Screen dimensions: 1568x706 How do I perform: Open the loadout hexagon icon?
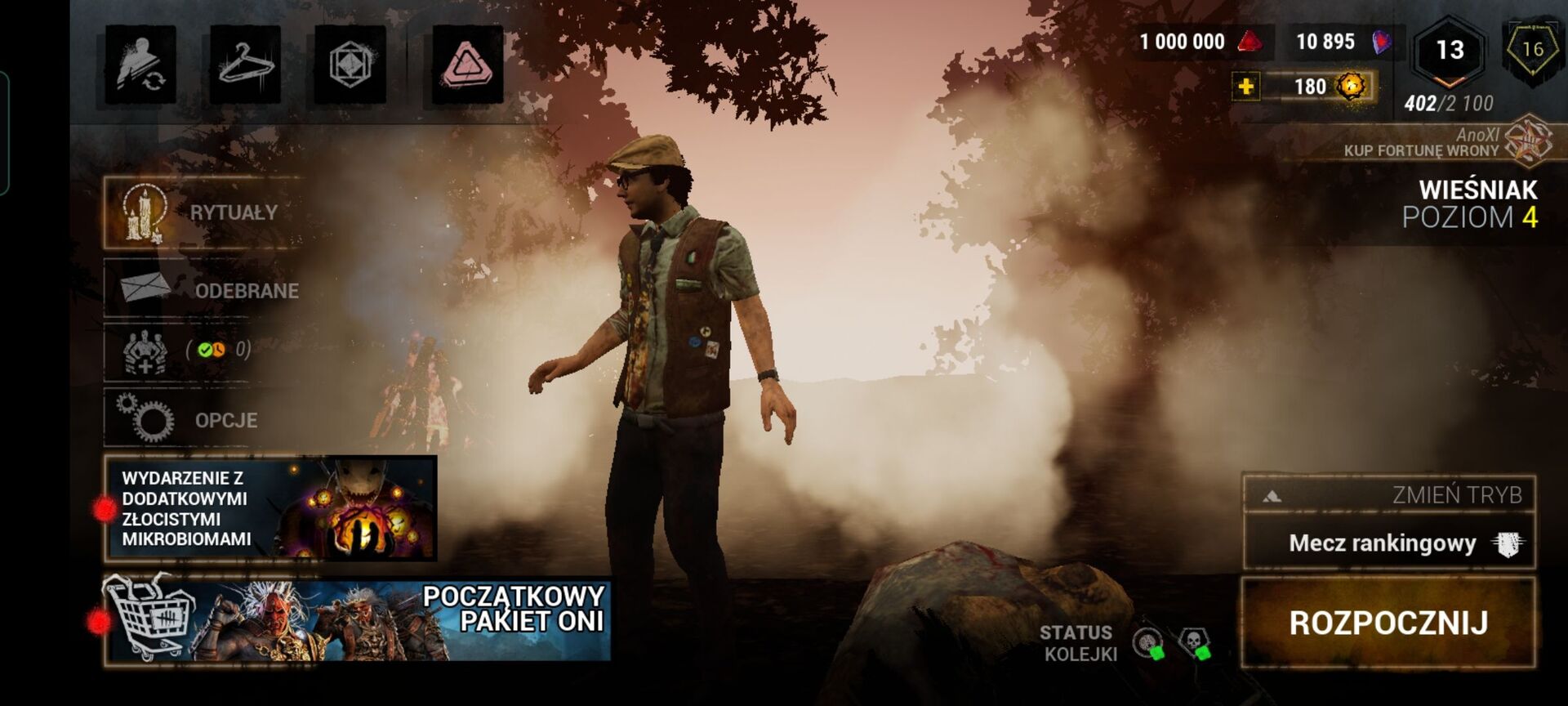click(350, 65)
